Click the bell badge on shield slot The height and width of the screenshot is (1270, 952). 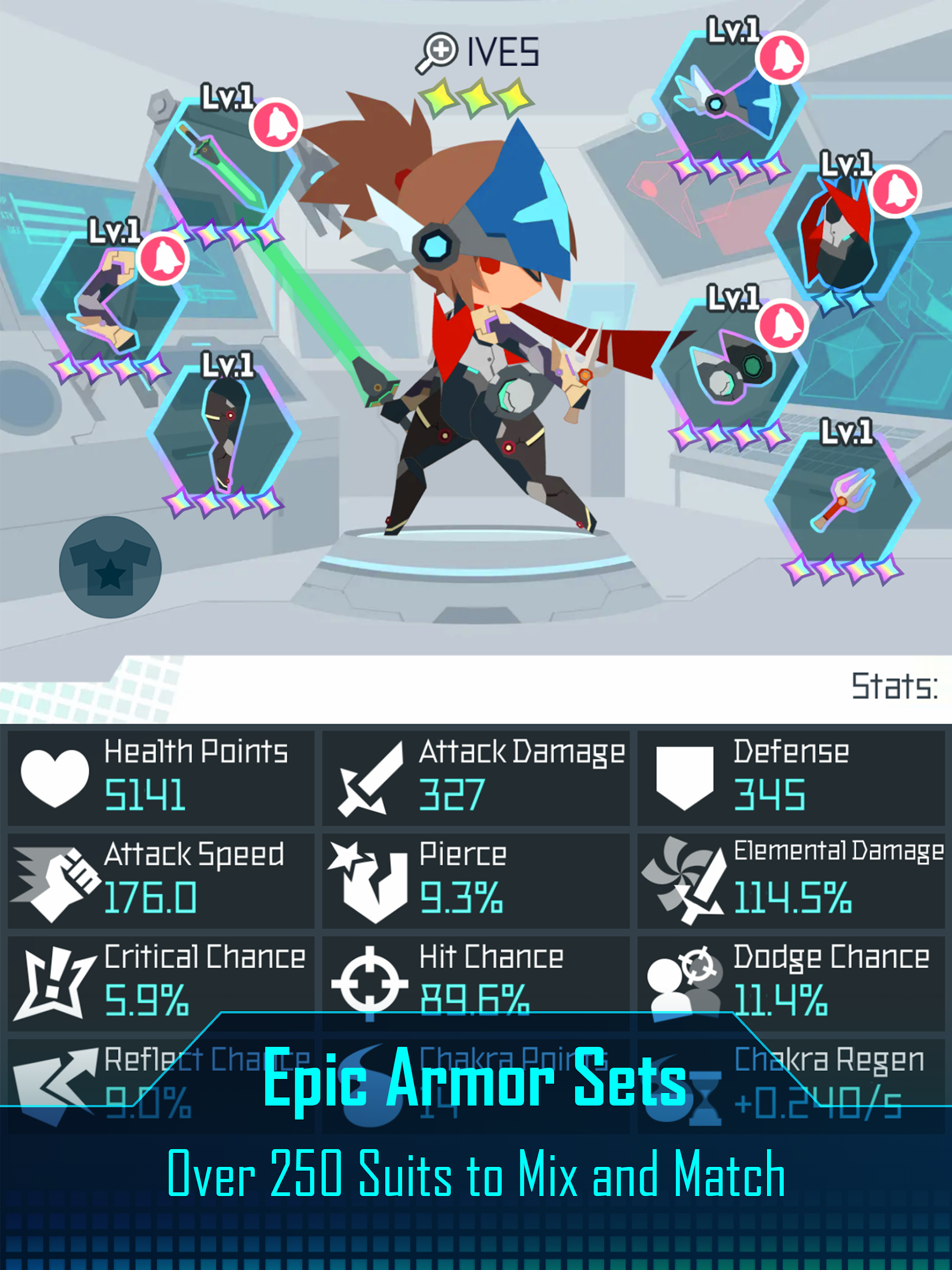[x=781, y=325]
